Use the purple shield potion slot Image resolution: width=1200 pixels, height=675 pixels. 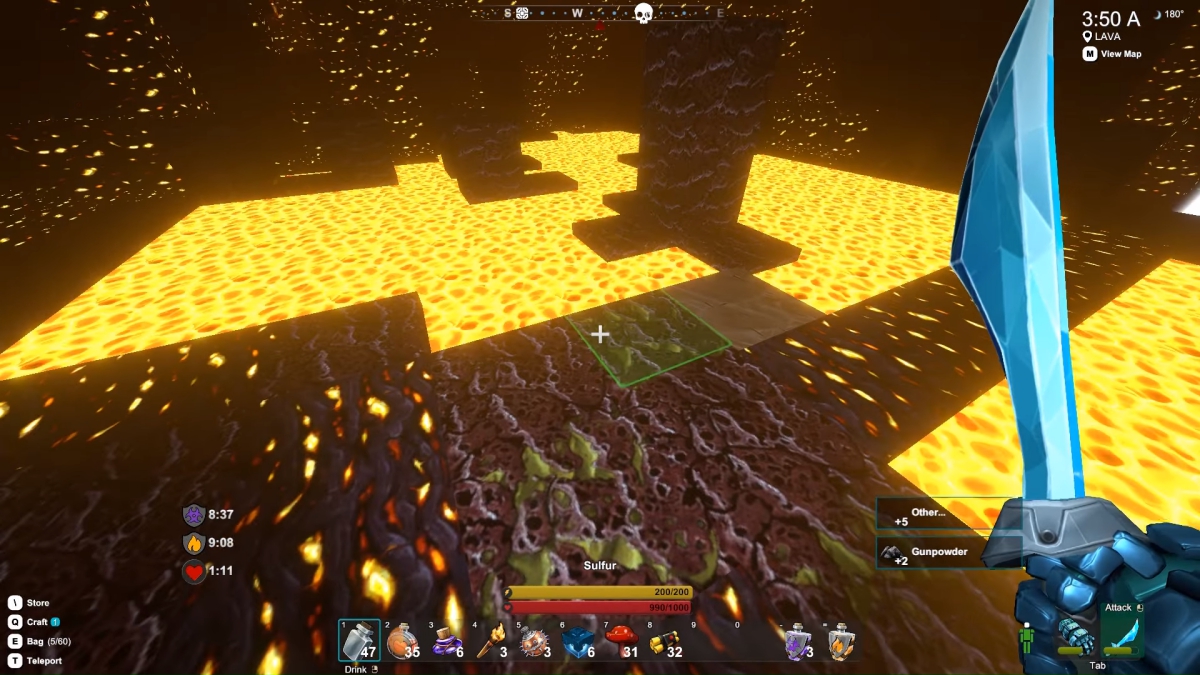(x=797, y=642)
